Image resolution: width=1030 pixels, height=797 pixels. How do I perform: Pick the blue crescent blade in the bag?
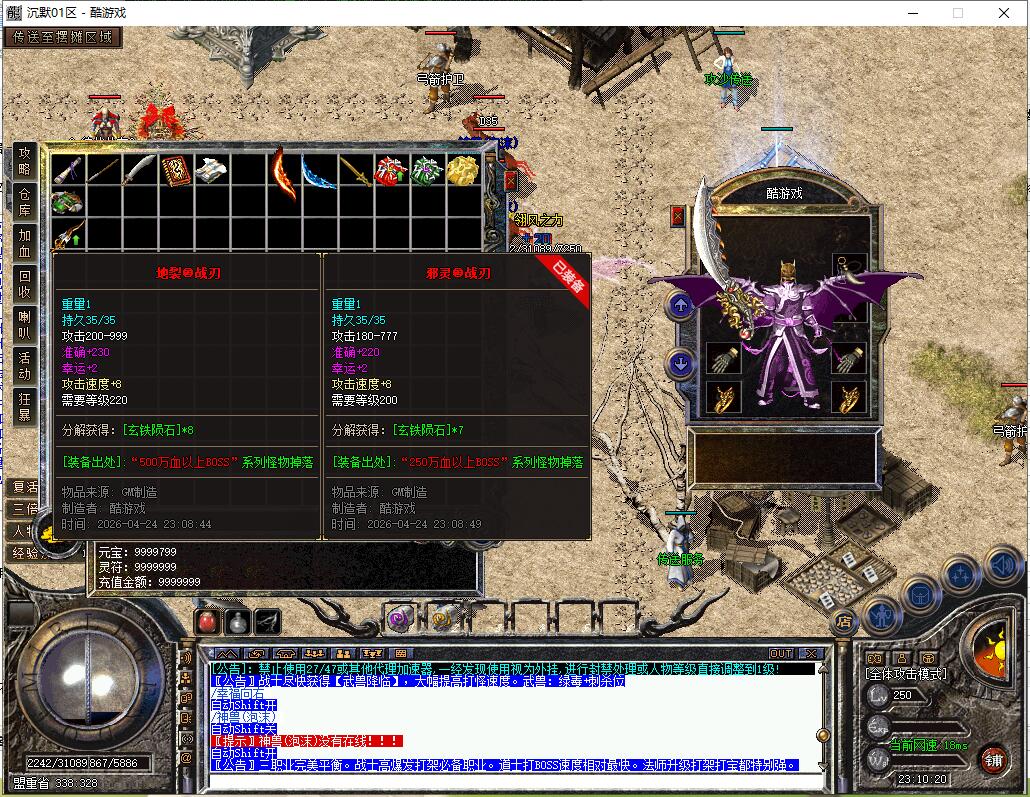tap(319, 170)
